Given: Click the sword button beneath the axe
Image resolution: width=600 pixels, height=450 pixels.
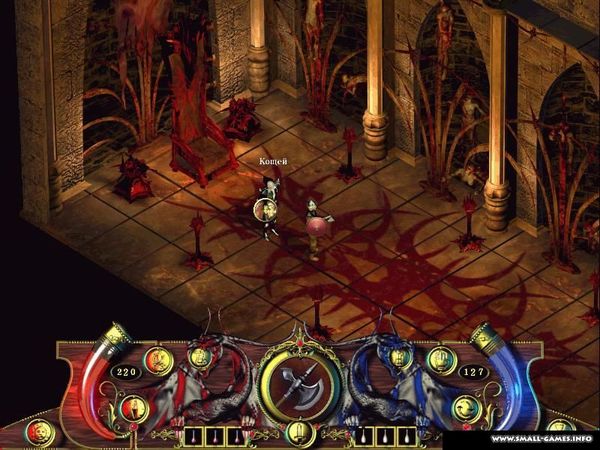Looking at the screenshot, I should [297, 431].
